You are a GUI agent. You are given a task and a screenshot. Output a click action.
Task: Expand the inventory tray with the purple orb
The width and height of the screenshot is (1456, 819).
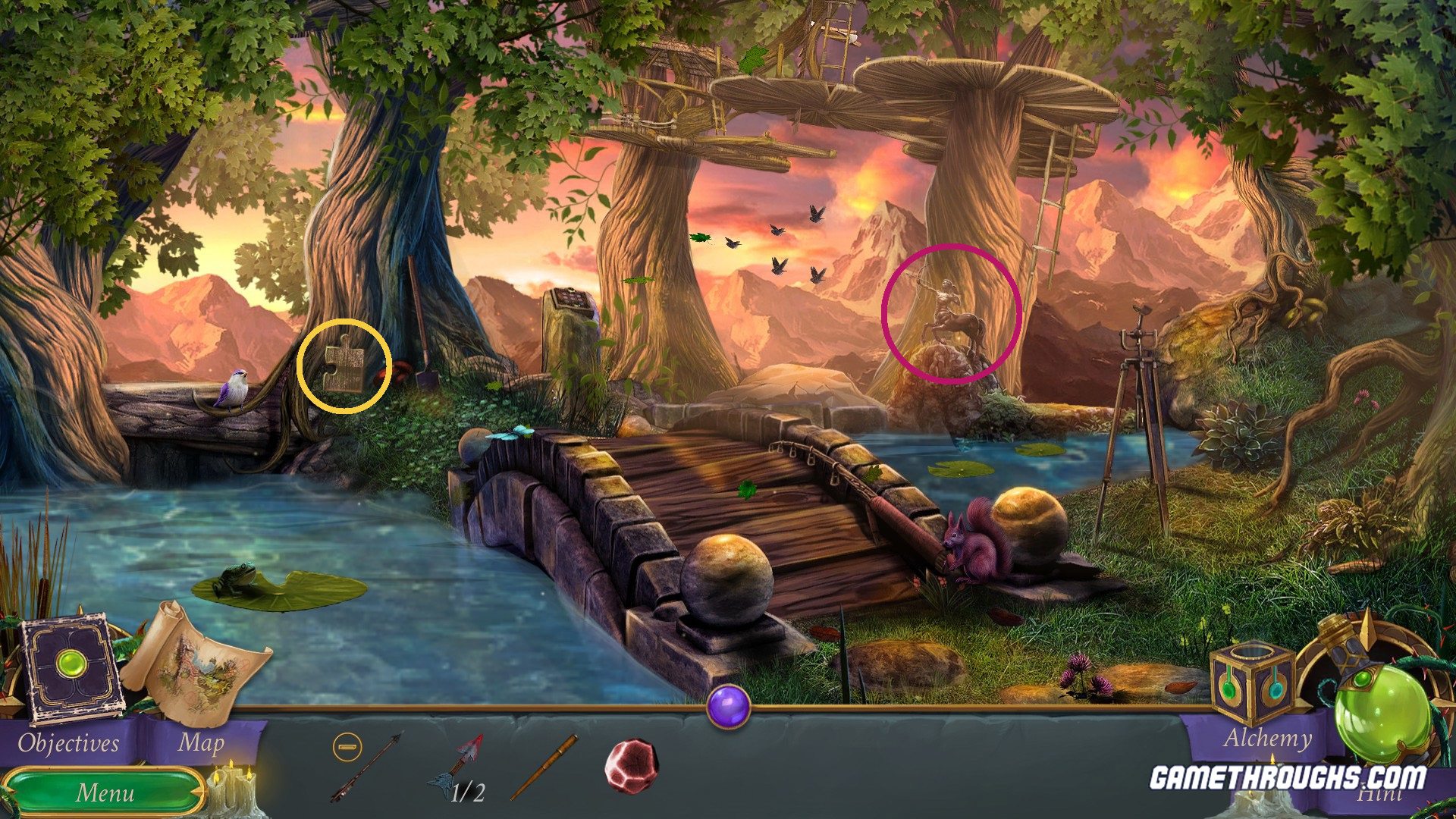coord(730,708)
